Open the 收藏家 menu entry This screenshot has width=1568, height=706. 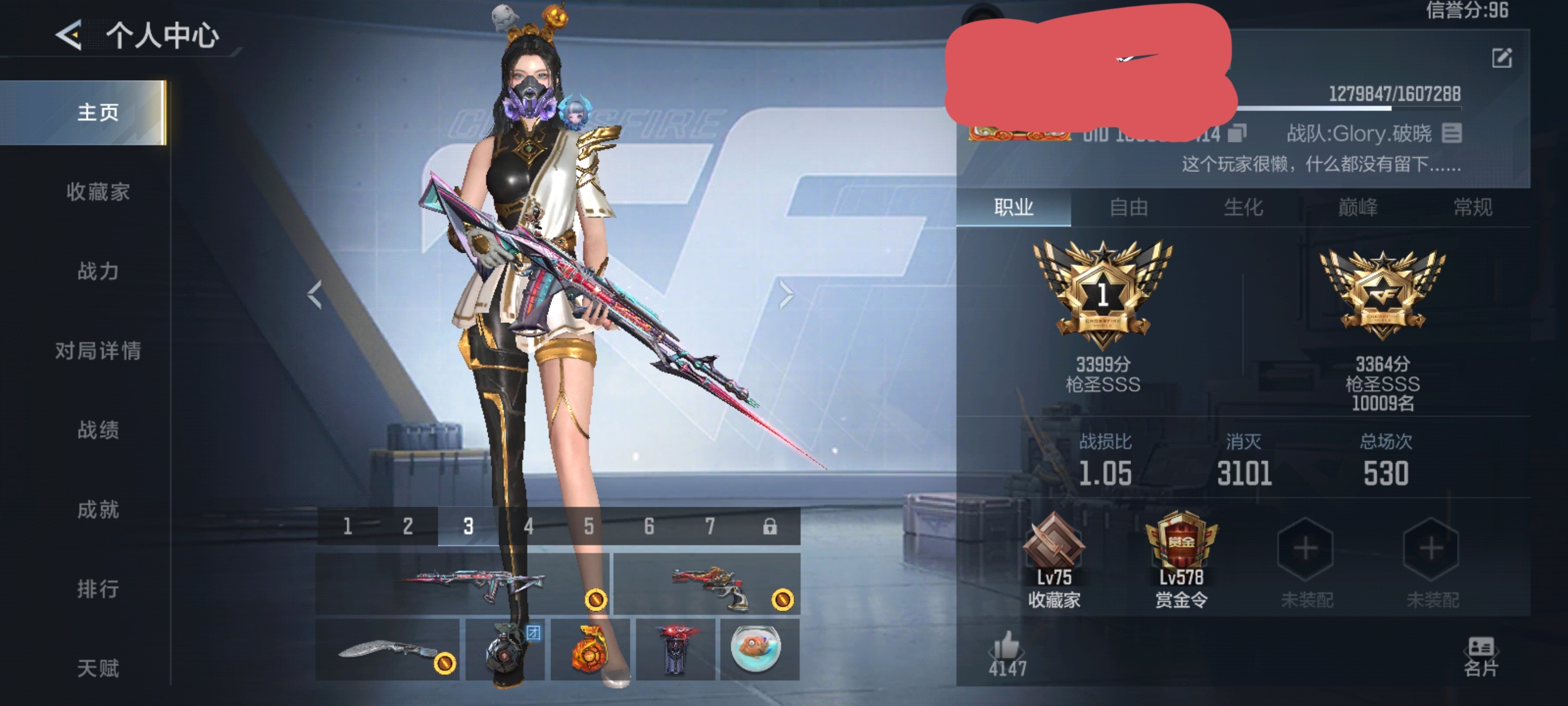click(x=98, y=192)
